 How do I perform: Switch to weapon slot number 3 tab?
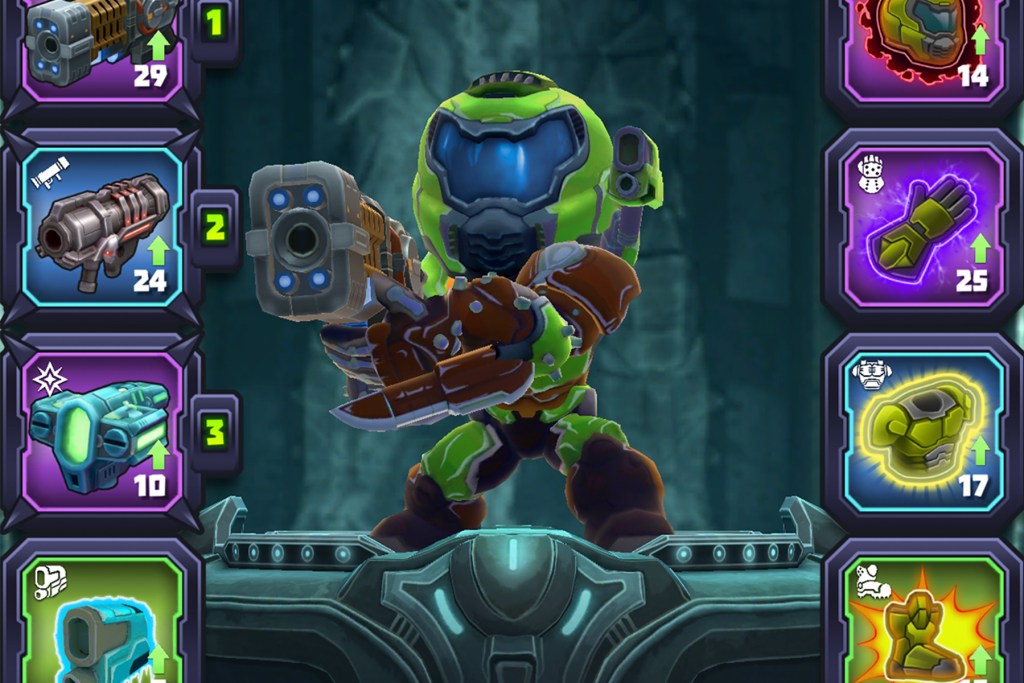[214, 432]
